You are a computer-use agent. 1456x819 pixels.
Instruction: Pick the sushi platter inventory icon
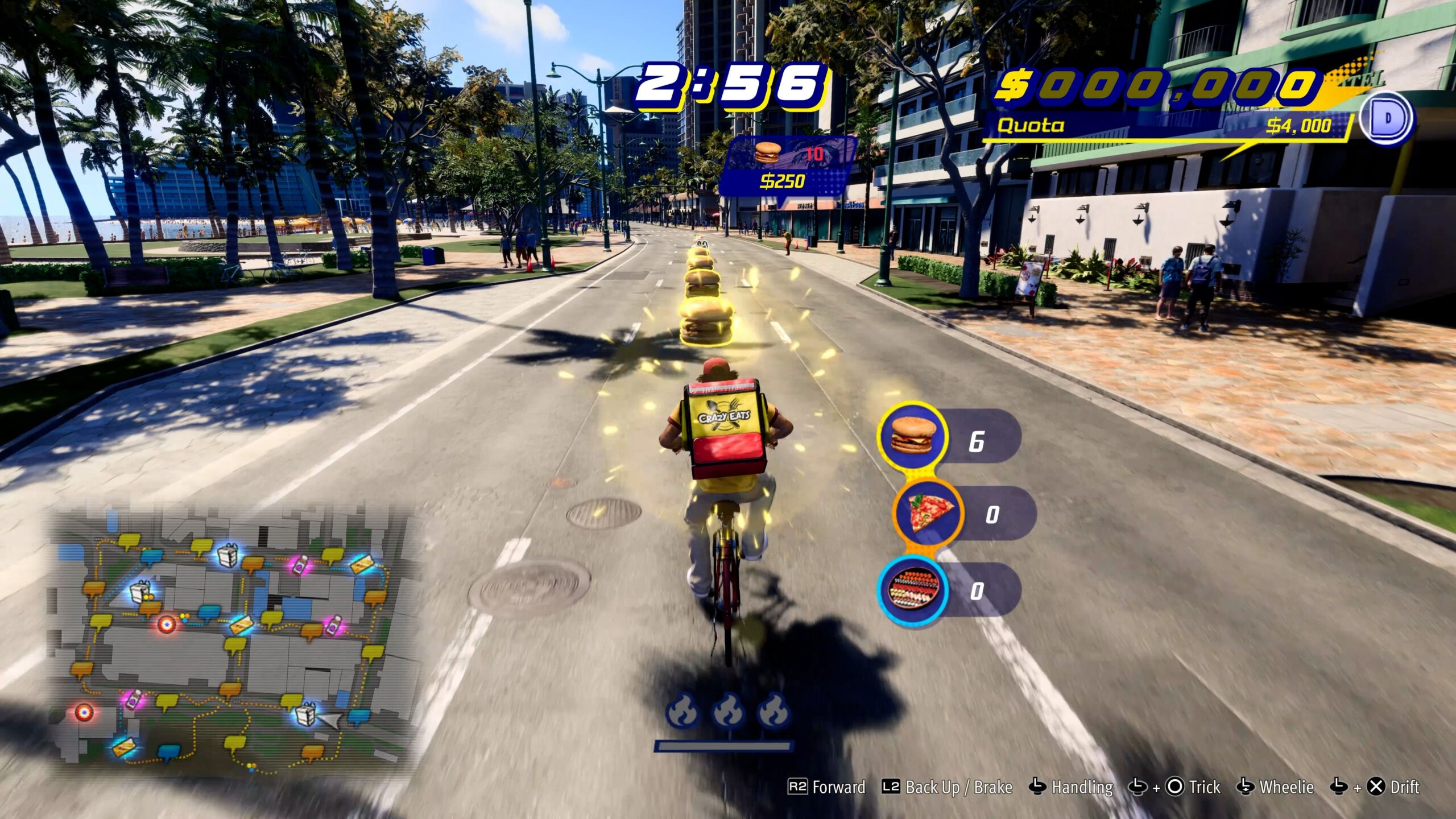point(912,590)
